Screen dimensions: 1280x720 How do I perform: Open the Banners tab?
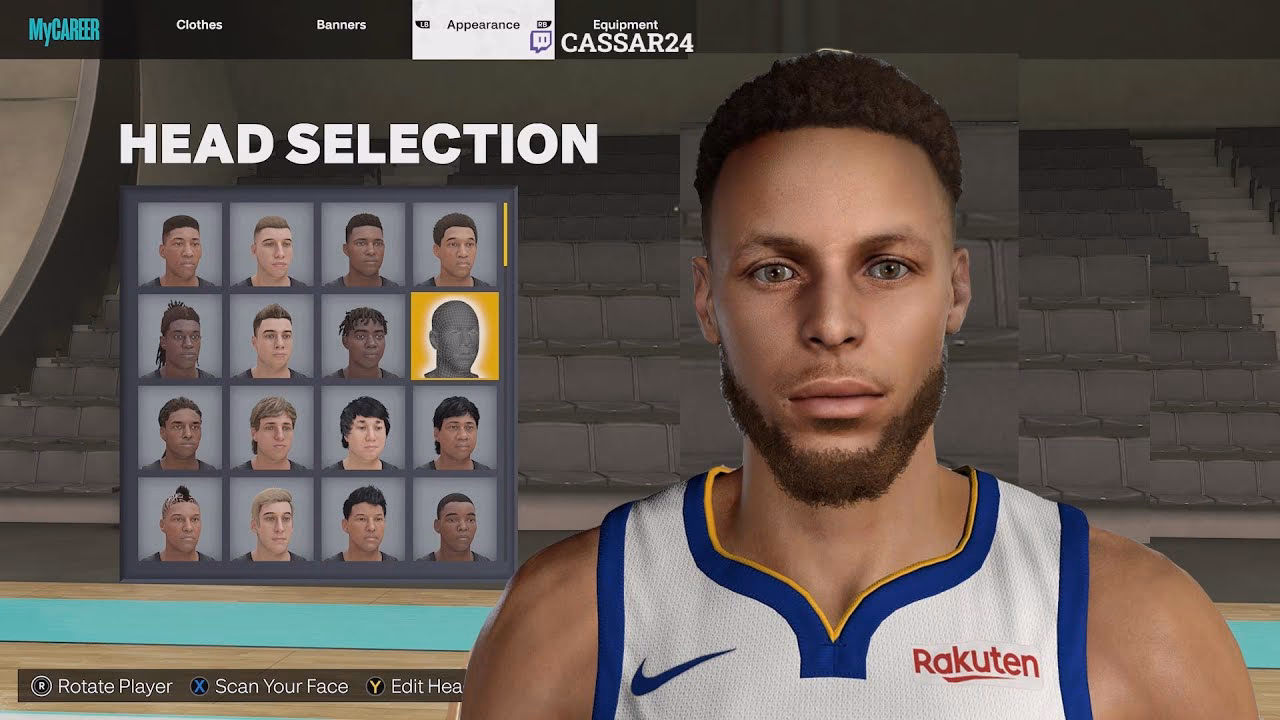click(341, 24)
